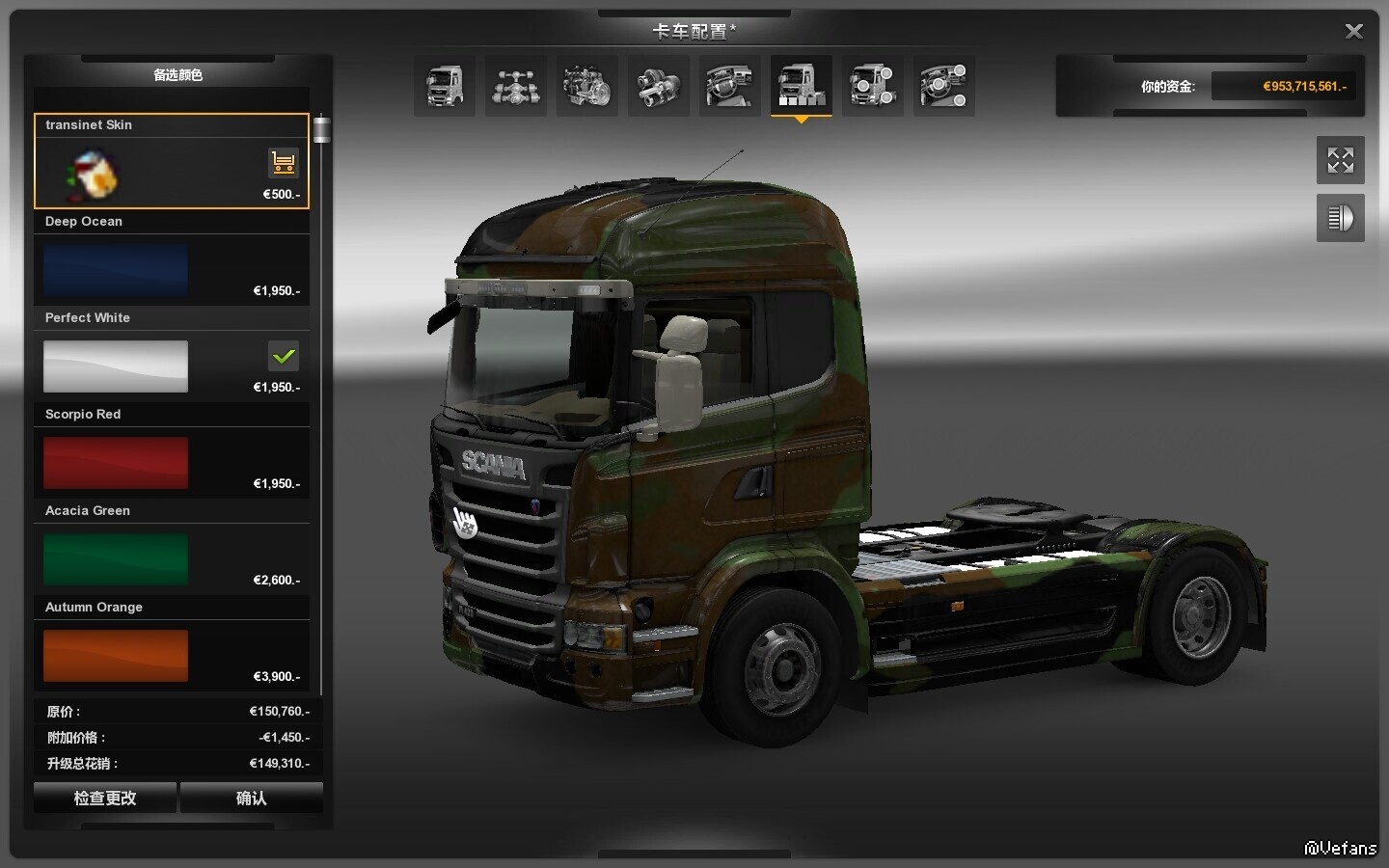Open the truck exterior accessories tab

coord(873,86)
